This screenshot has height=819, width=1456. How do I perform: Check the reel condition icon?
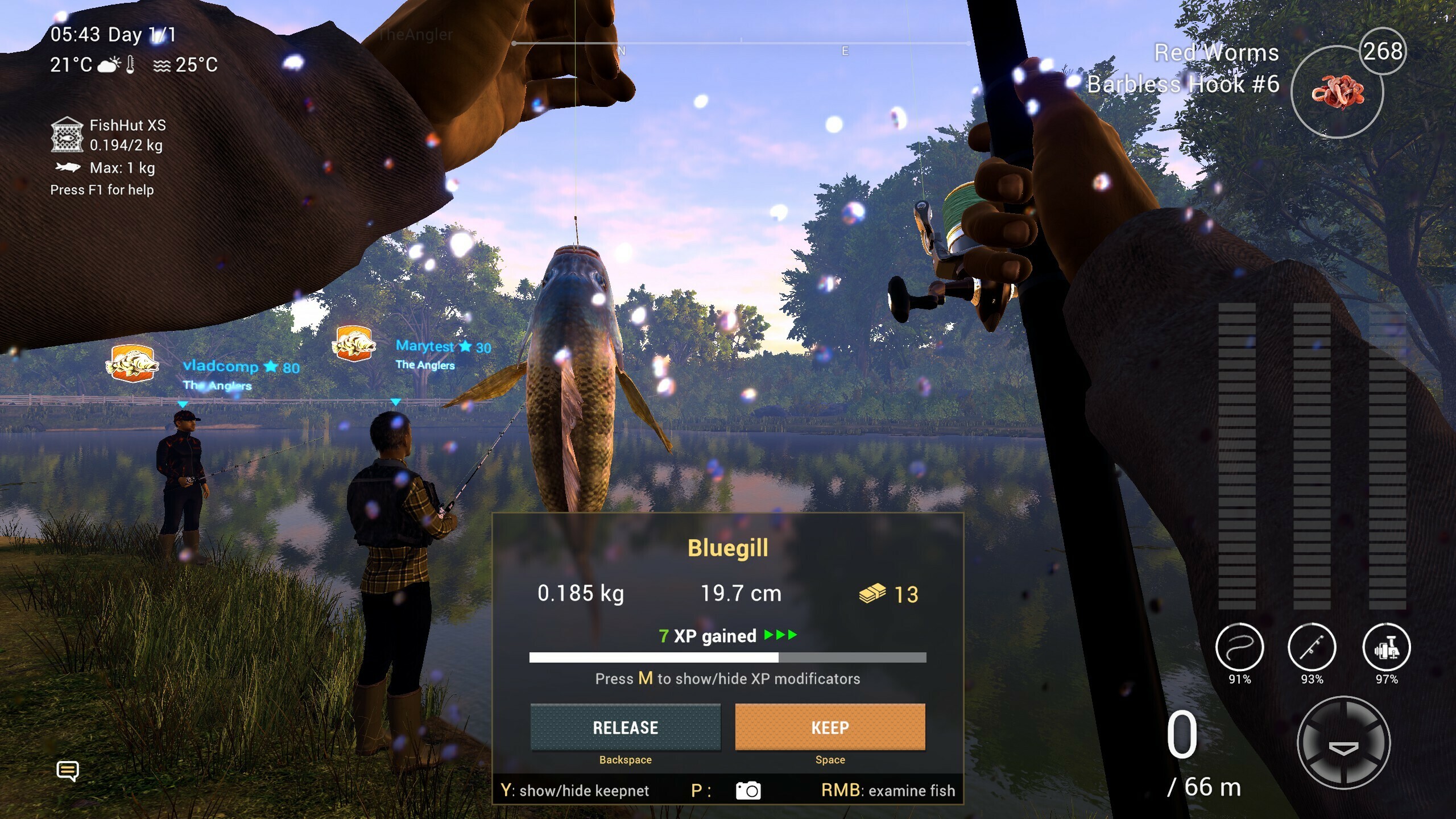(1386, 648)
